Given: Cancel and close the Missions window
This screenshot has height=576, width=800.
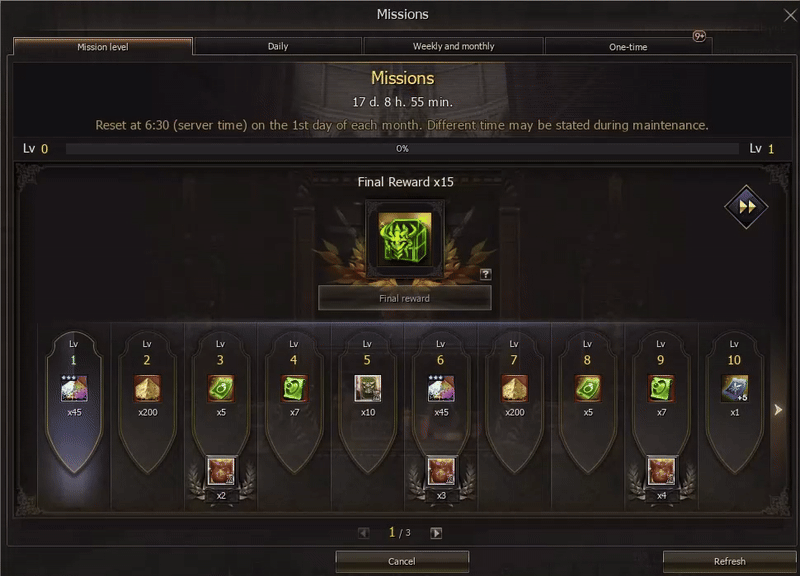Looking at the screenshot, I should pos(401,561).
